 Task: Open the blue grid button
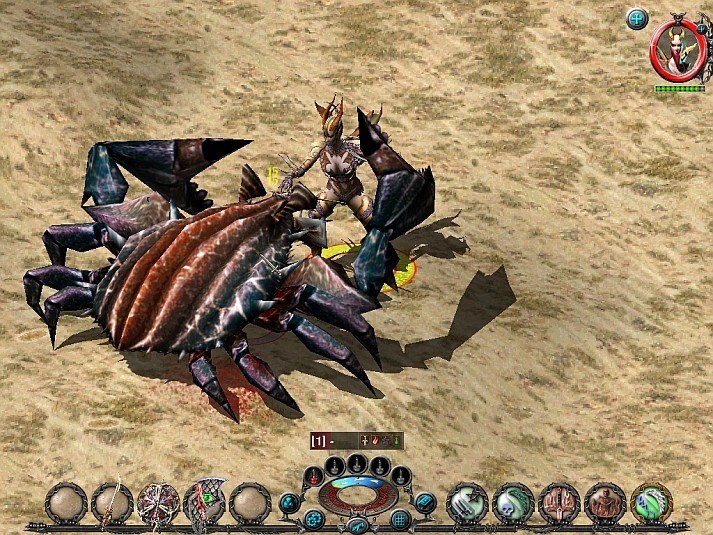coord(400,519)
